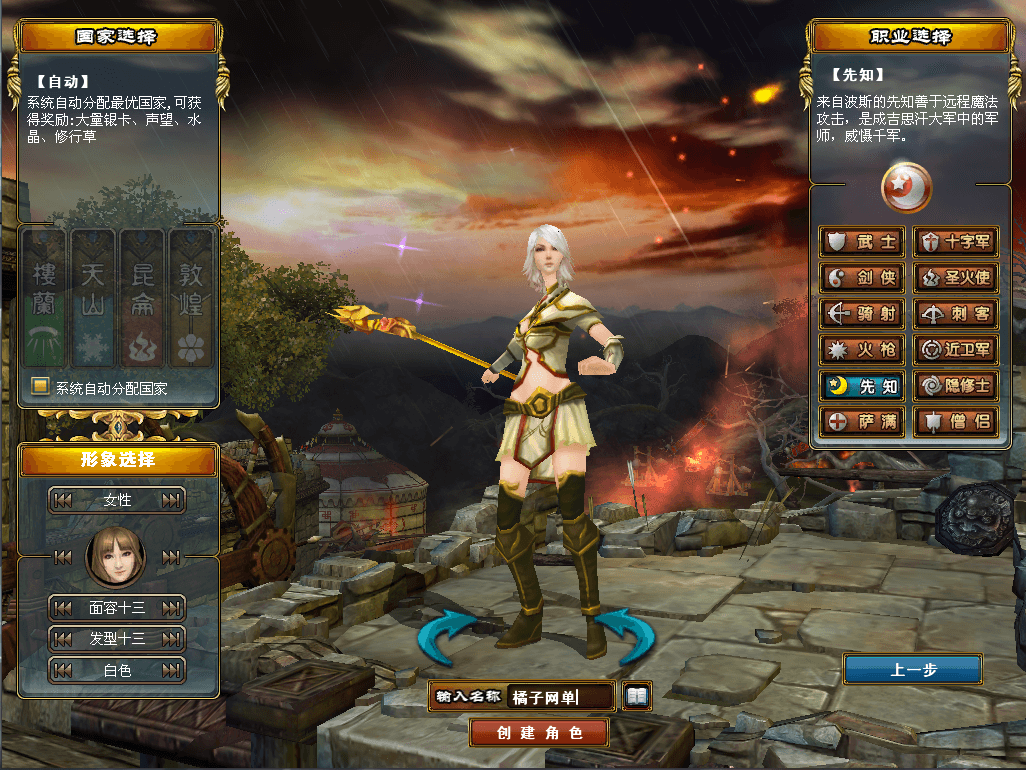Rotate character with the right blue arrow

click(625, 637)
